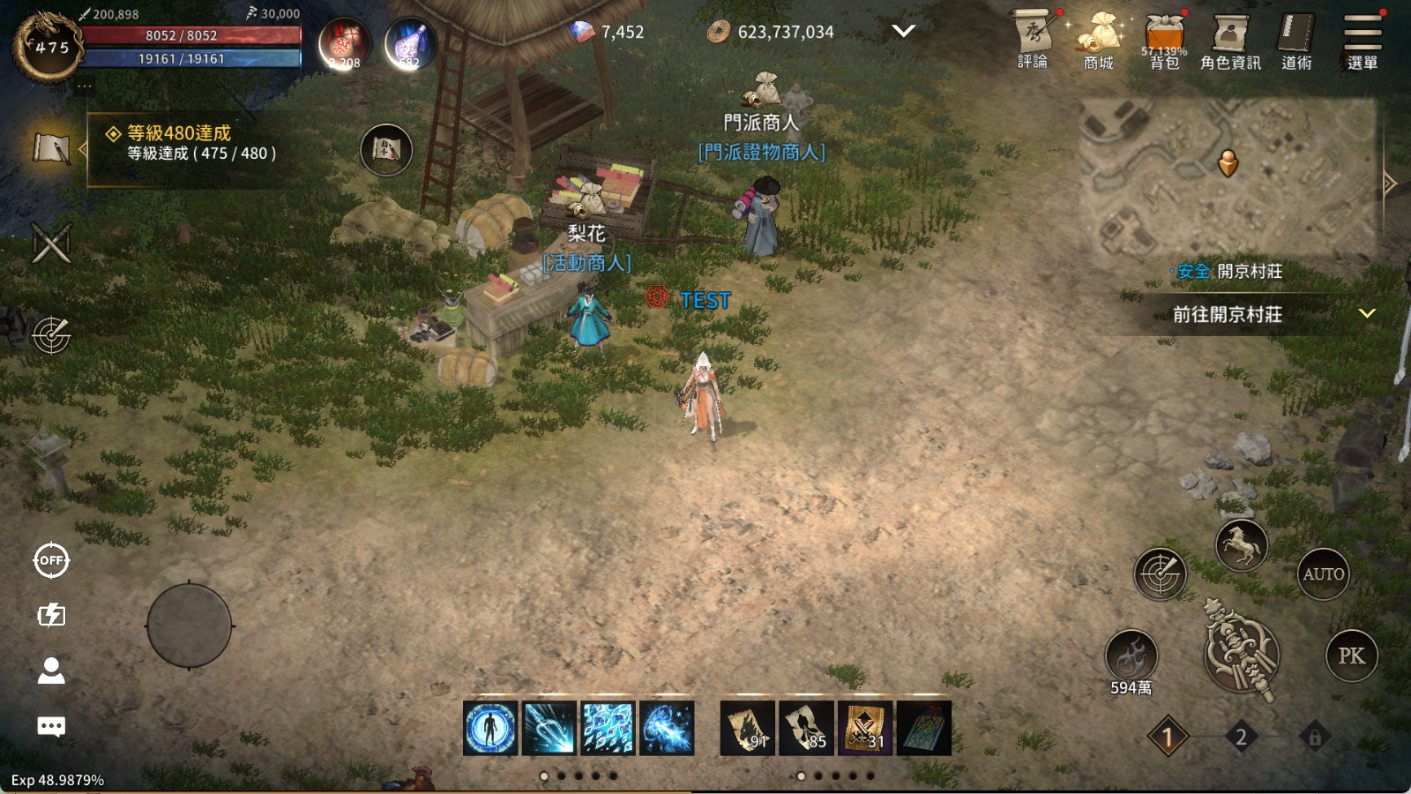This screenshot has height=794, width=1411.
Task: Open the character portrait with level 475
Action: click(48, 46)
